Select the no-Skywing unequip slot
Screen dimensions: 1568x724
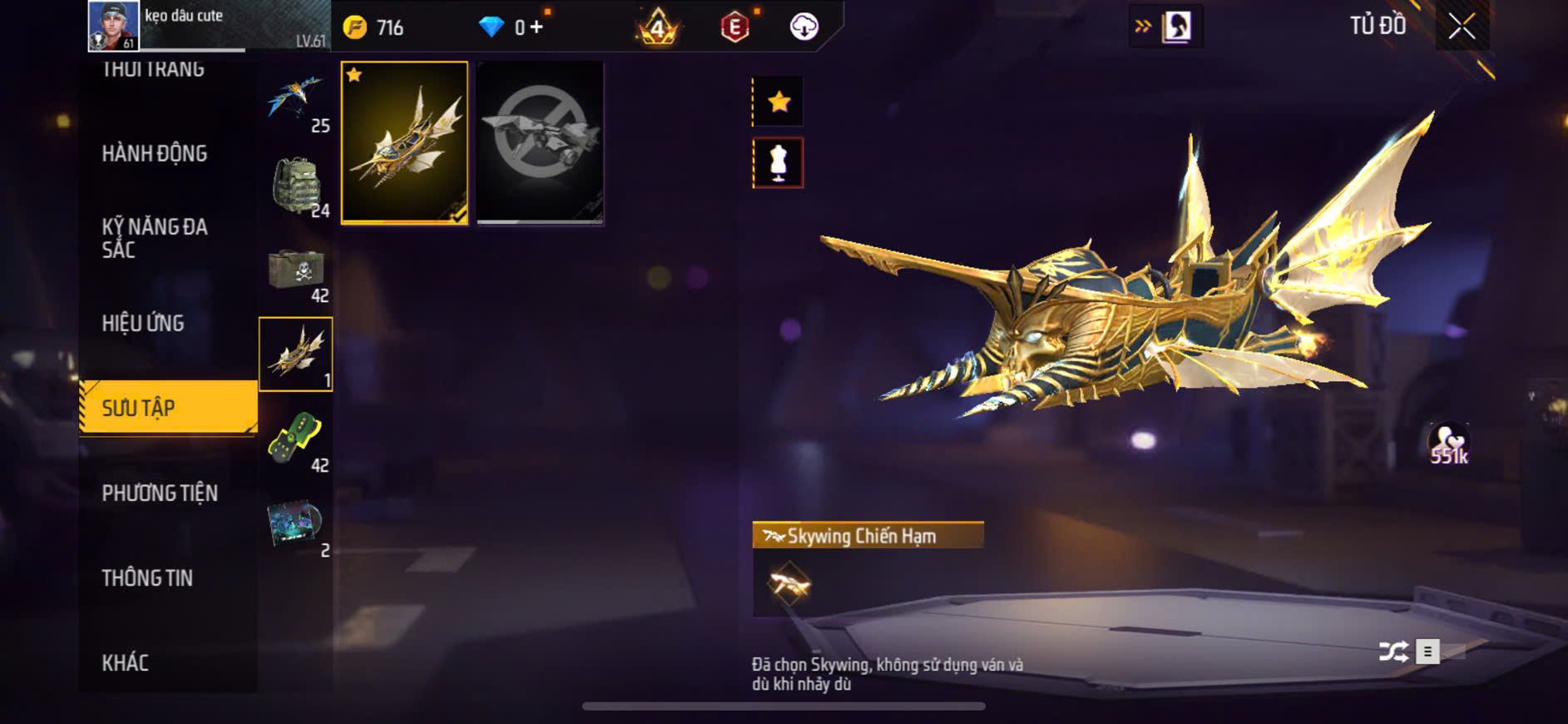pos(540,142)
